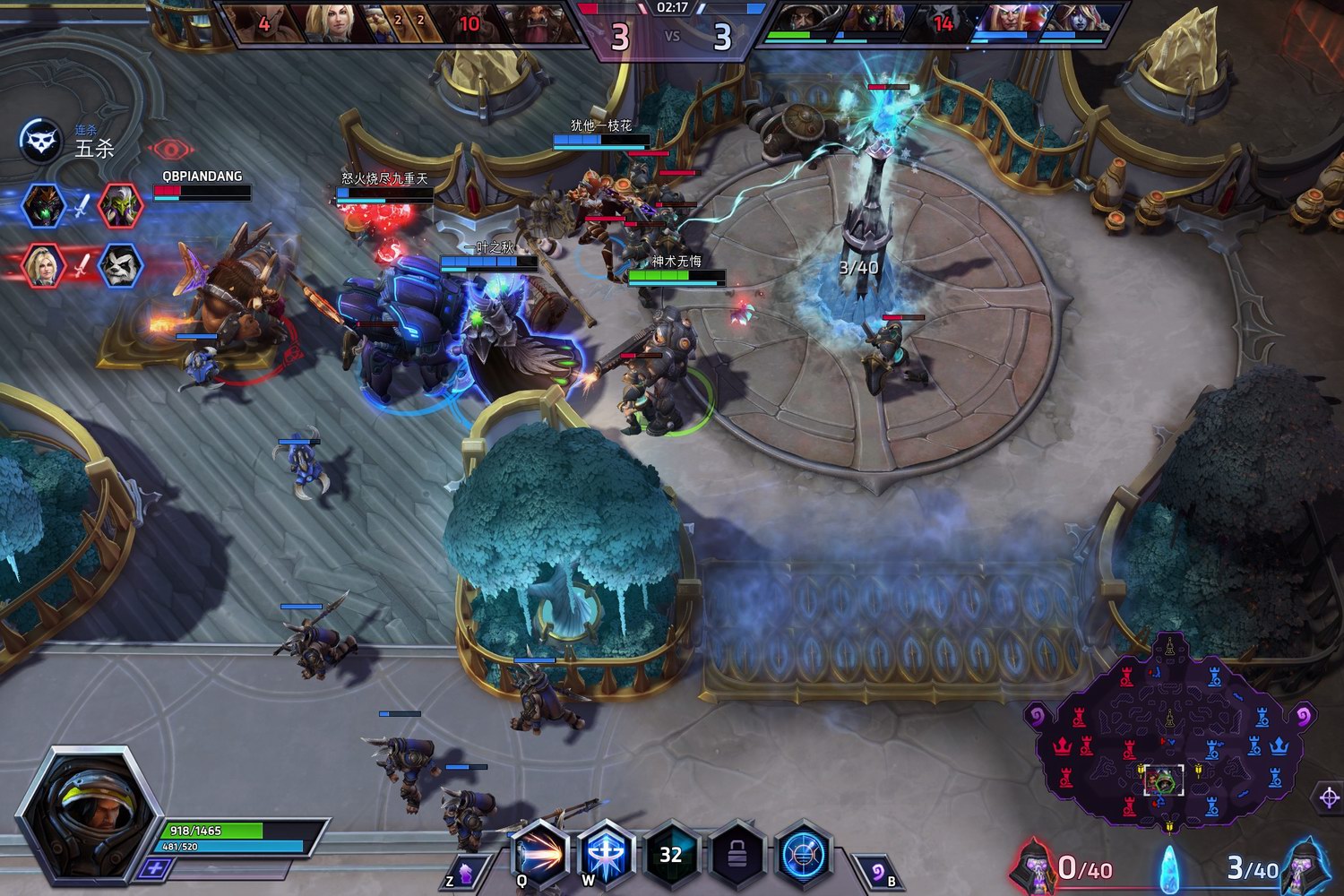1344x896 pixels.
Task: Click the panda hero kill feed icon
Action: coord(118,264)
